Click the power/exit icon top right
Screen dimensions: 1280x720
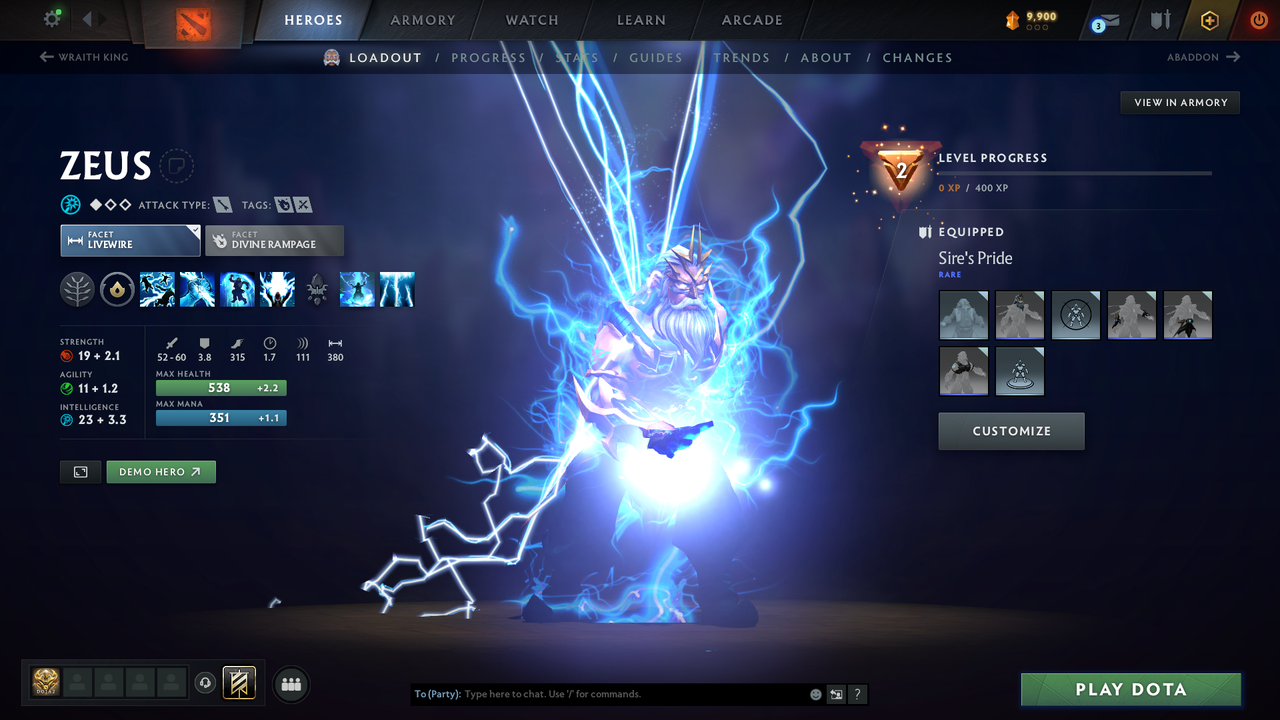(x=1258, y=20)
